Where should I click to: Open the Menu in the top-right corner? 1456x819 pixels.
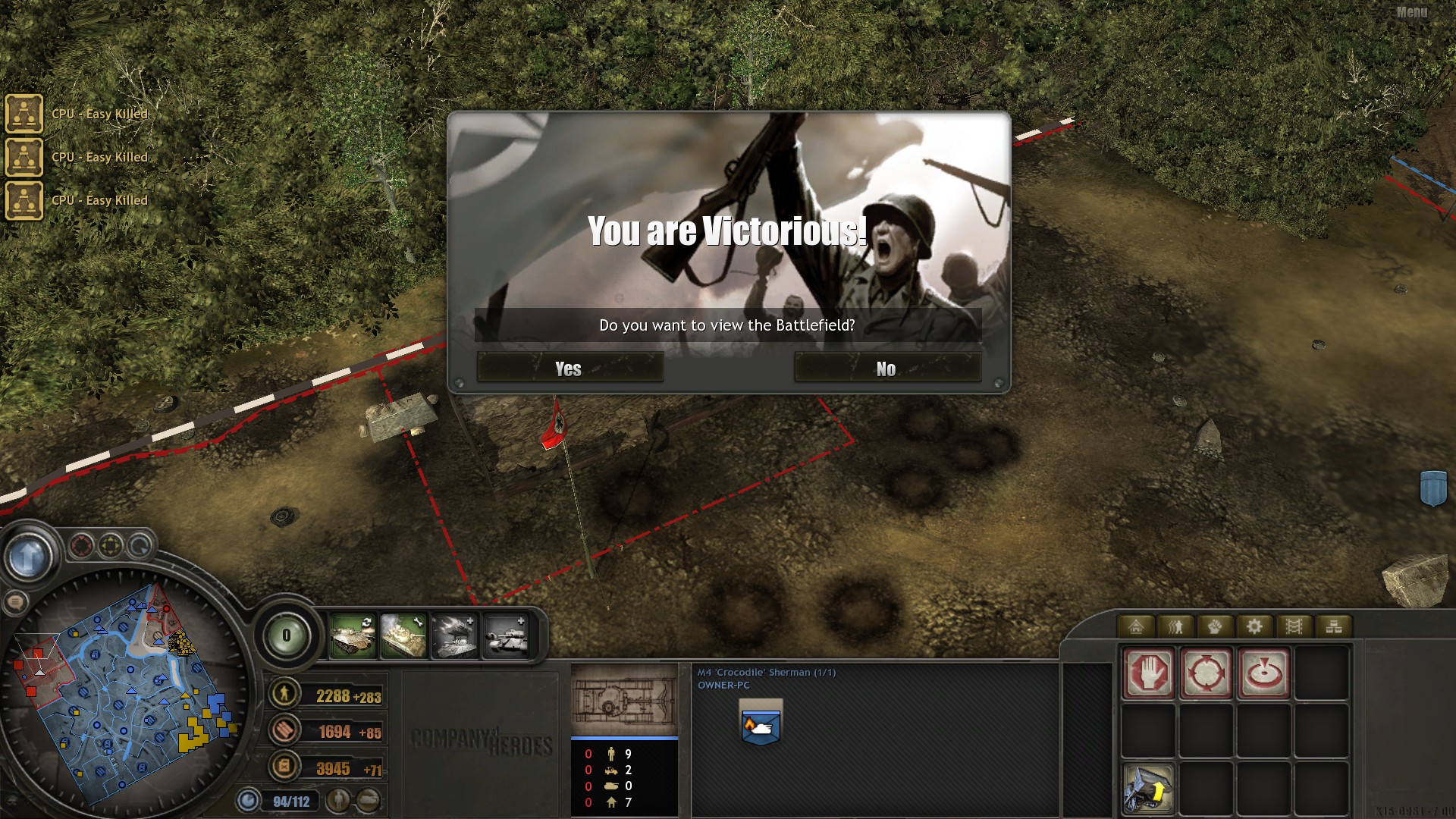(1410, 11)
